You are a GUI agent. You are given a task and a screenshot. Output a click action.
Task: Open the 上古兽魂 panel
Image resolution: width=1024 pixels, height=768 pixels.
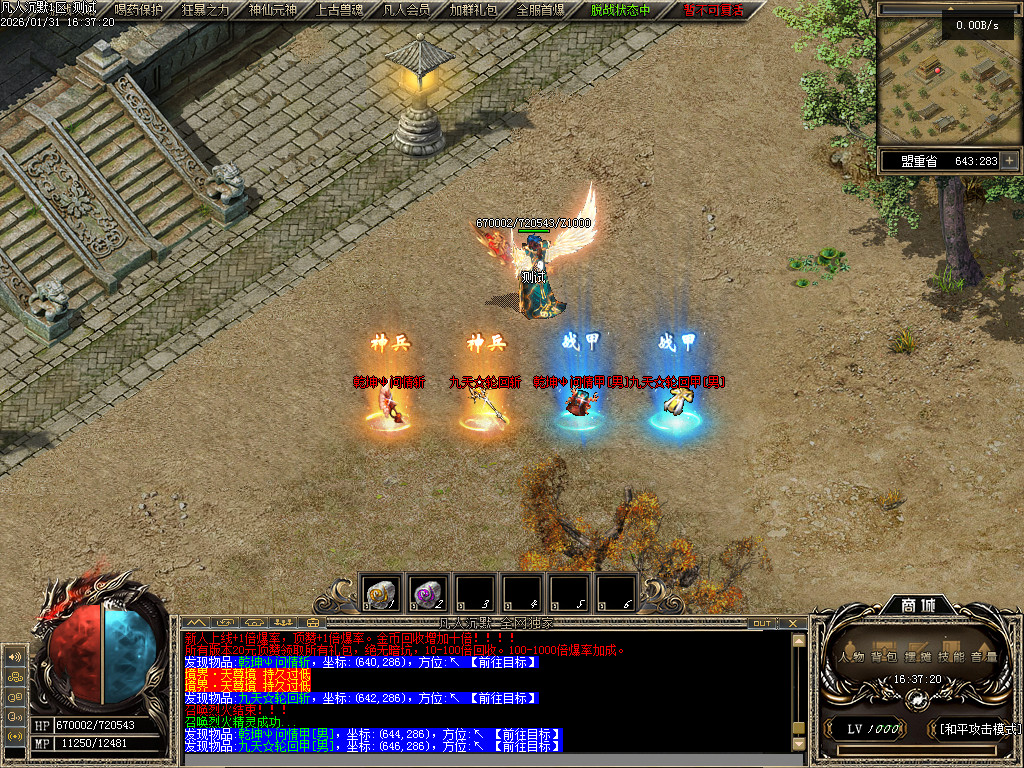coord(340,10)
